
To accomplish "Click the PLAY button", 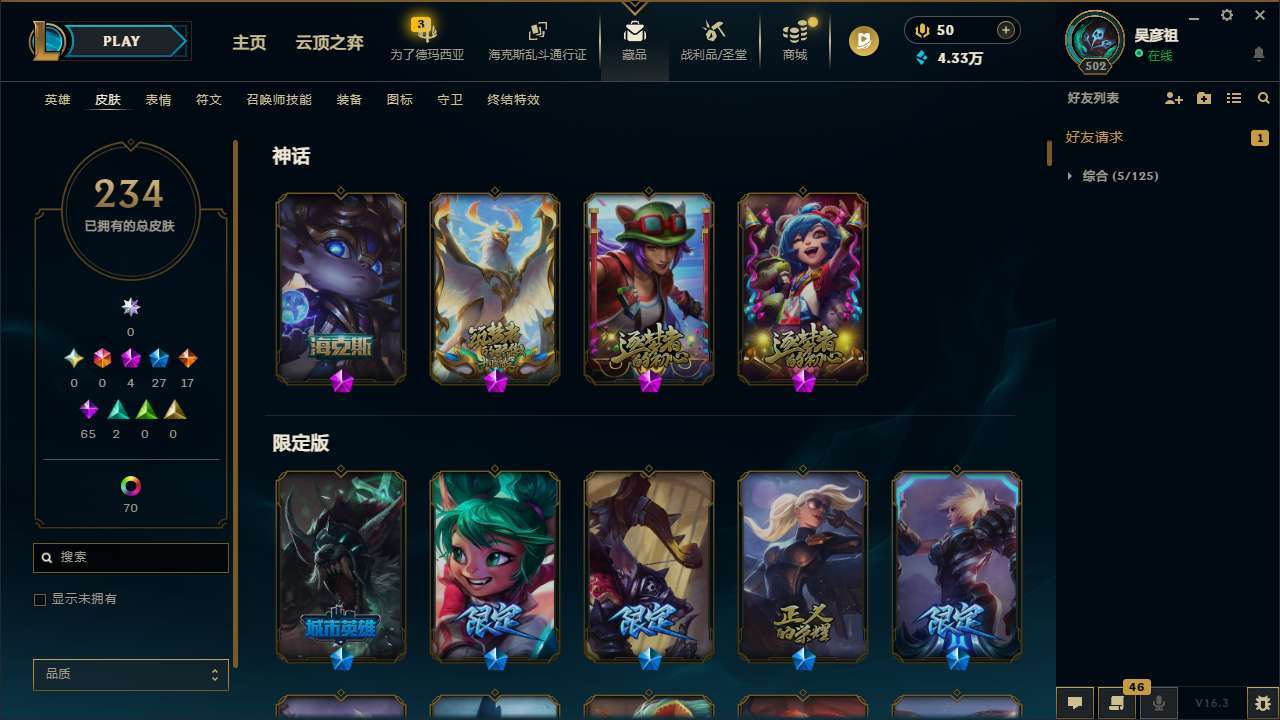I will (121, 41).
